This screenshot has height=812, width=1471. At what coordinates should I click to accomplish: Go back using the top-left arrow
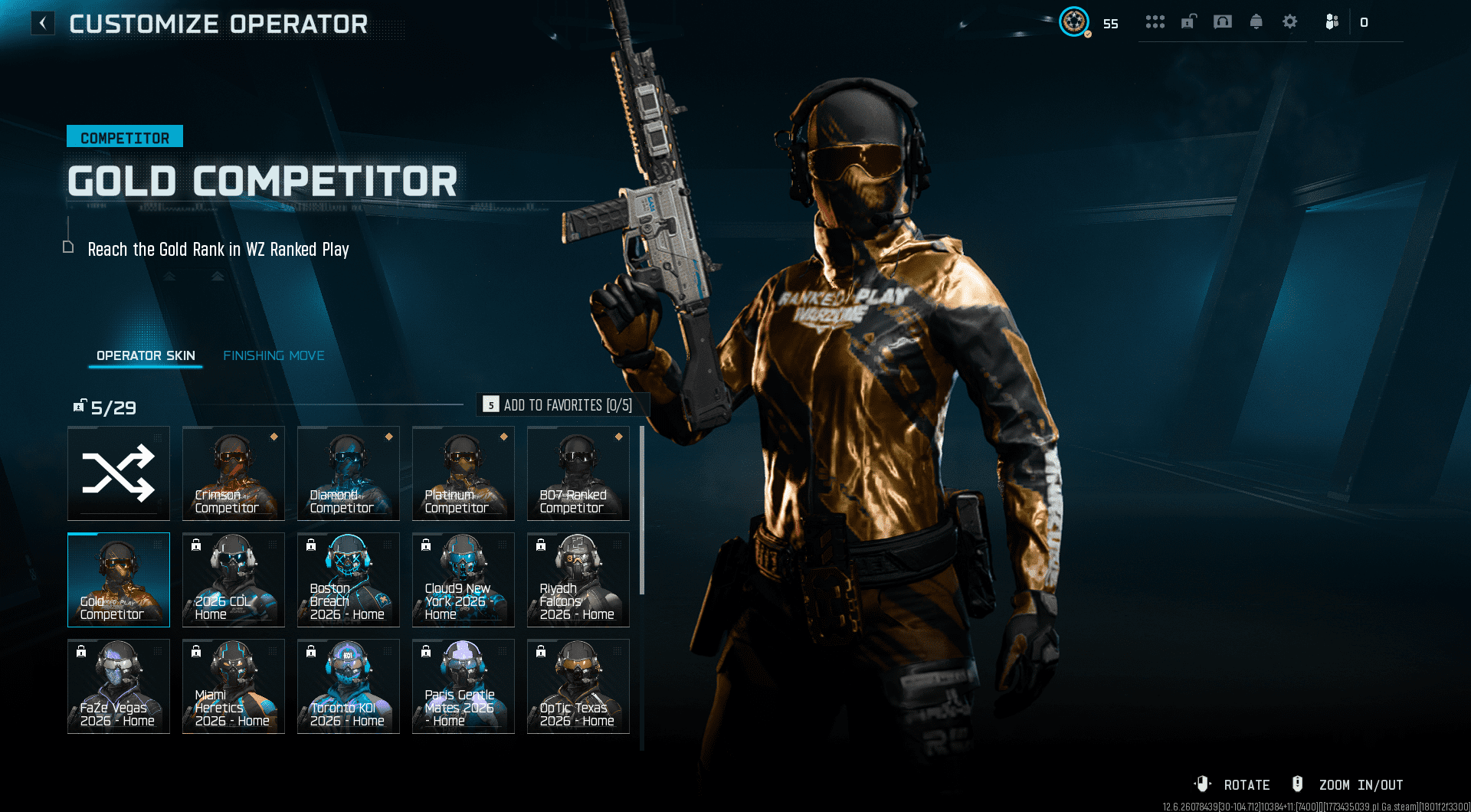(x=43, y=23)
